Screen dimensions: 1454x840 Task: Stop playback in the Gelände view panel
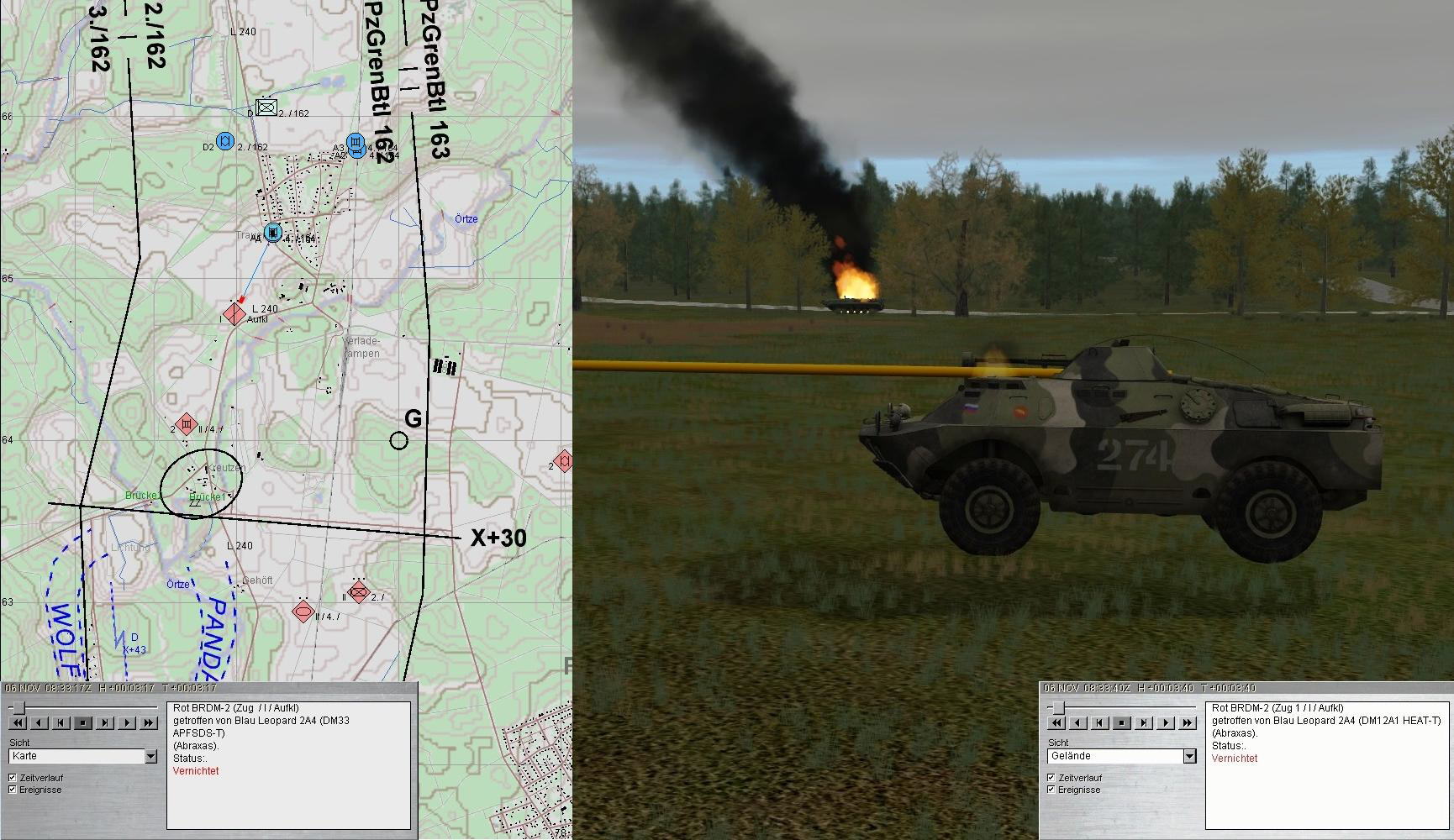coord(1122,722)
